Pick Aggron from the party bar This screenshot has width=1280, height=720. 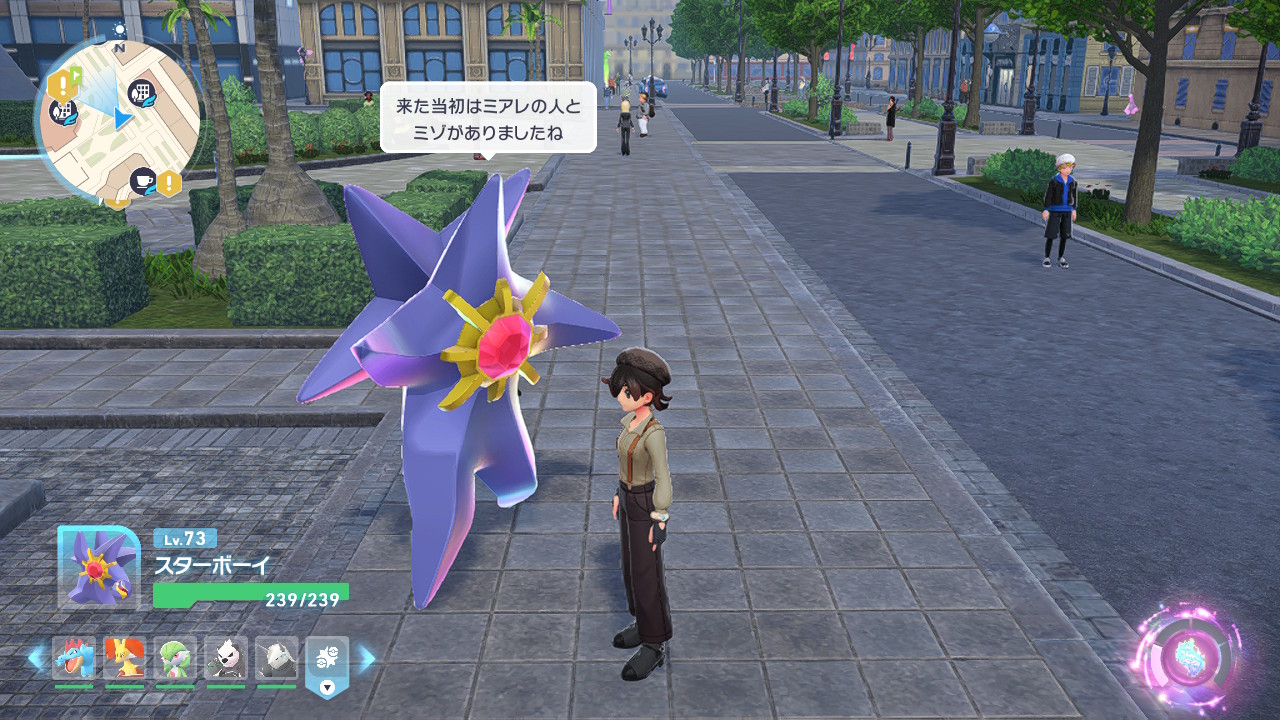pyautogui.click(x=276, y=658)
